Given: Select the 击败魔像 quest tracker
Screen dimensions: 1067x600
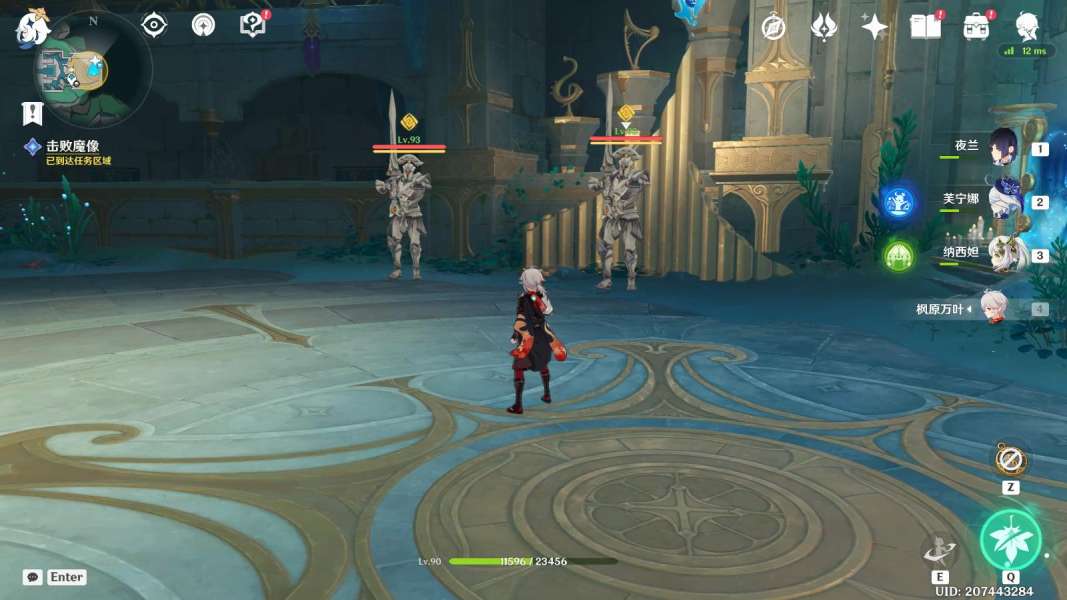Looking at the screenshot, I should [x=72, y=147].
